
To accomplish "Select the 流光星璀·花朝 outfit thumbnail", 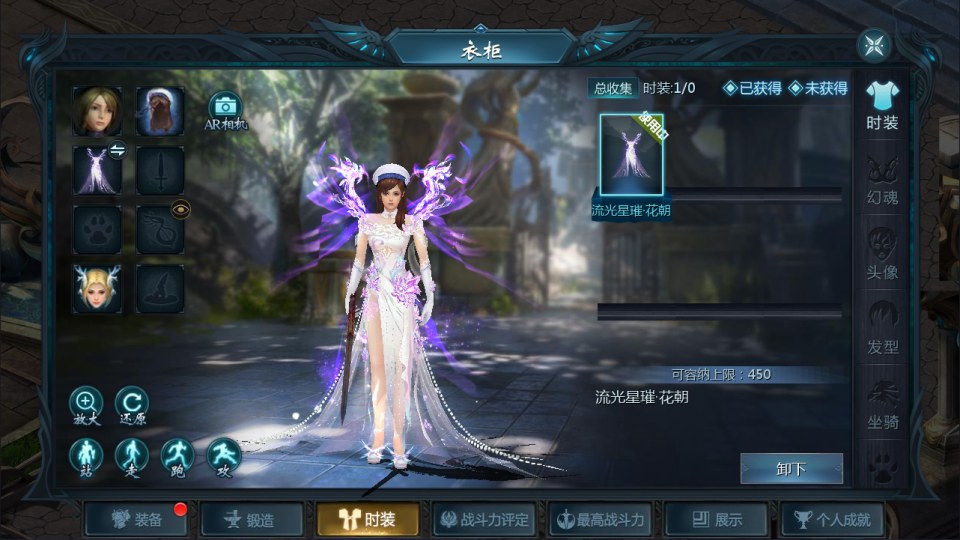I will pos(631,154).
